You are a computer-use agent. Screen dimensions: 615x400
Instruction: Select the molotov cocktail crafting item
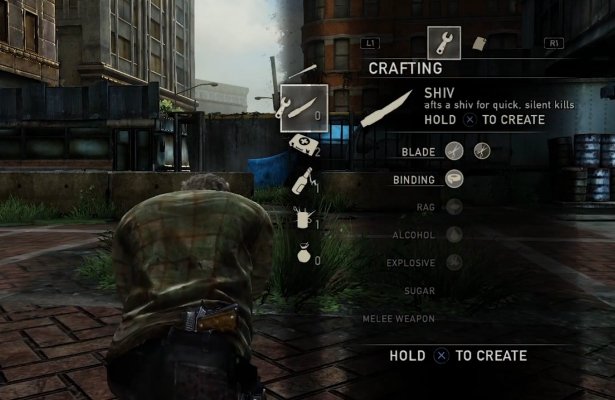point(300,181)
